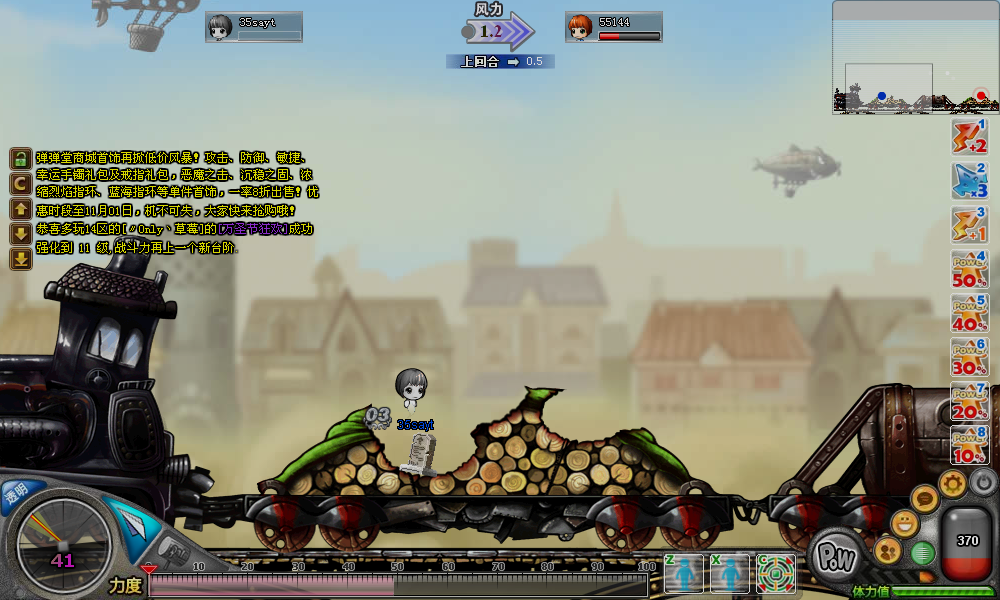Apply the Power 10% boost

(x=969, y=443)
